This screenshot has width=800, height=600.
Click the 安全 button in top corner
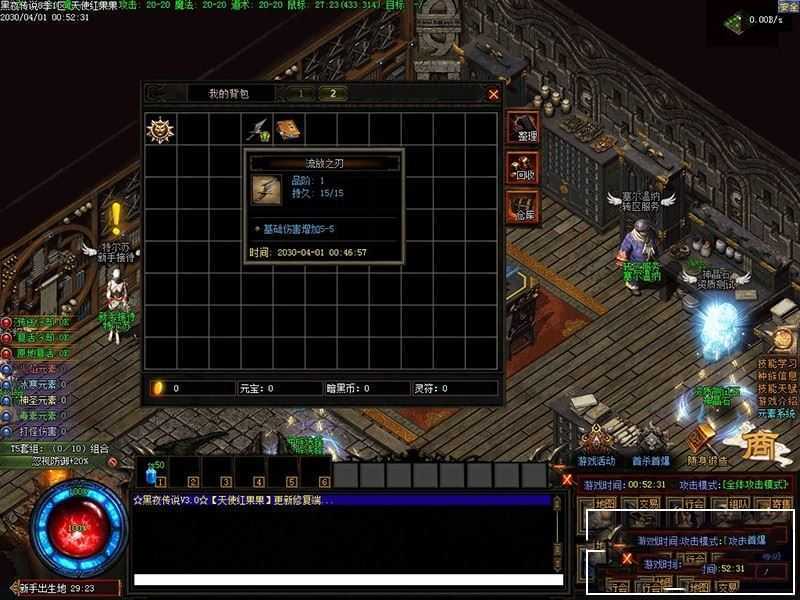click(x=787, y=6)
